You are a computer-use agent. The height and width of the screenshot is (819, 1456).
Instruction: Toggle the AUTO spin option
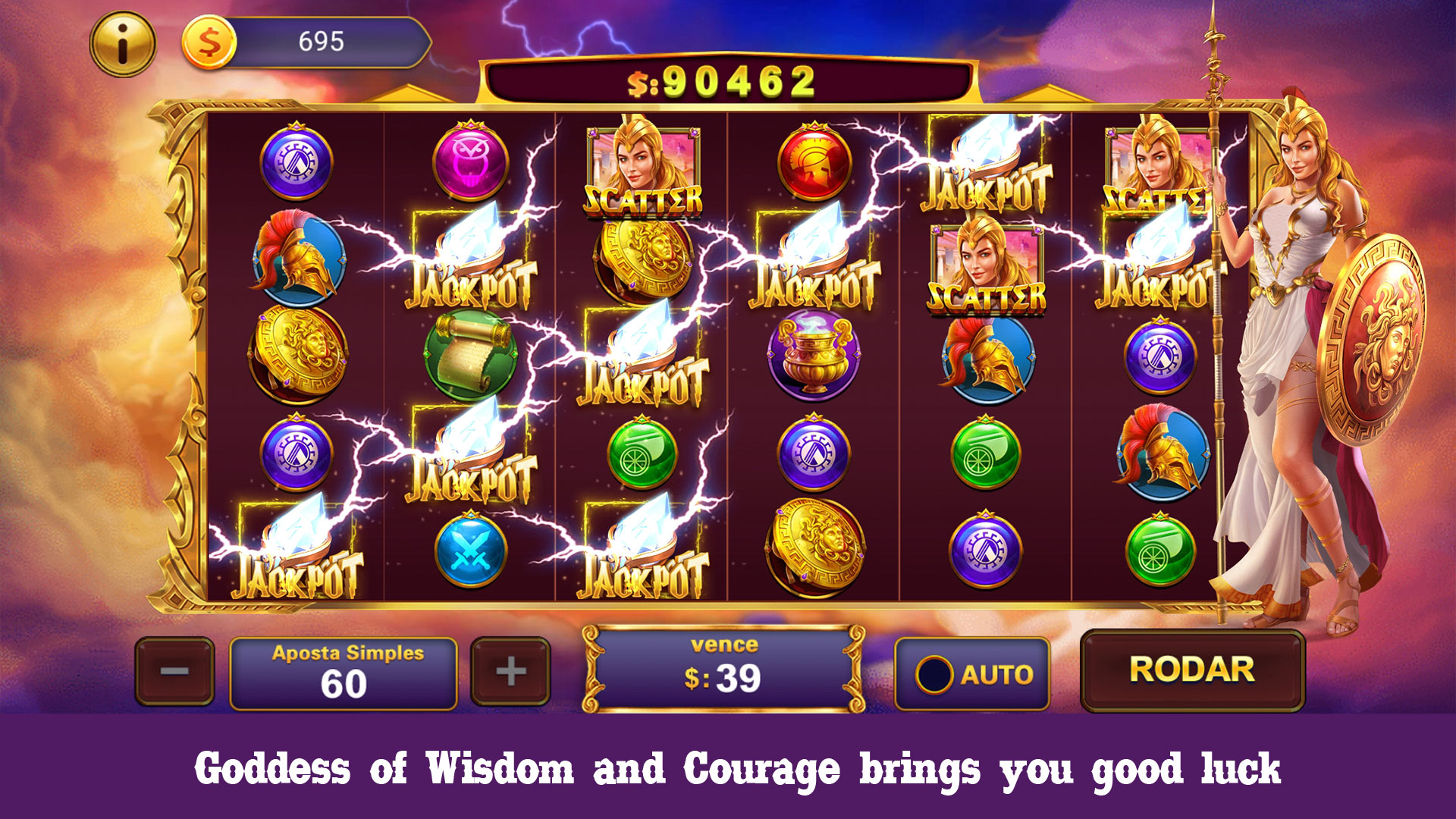coord(972,673)
